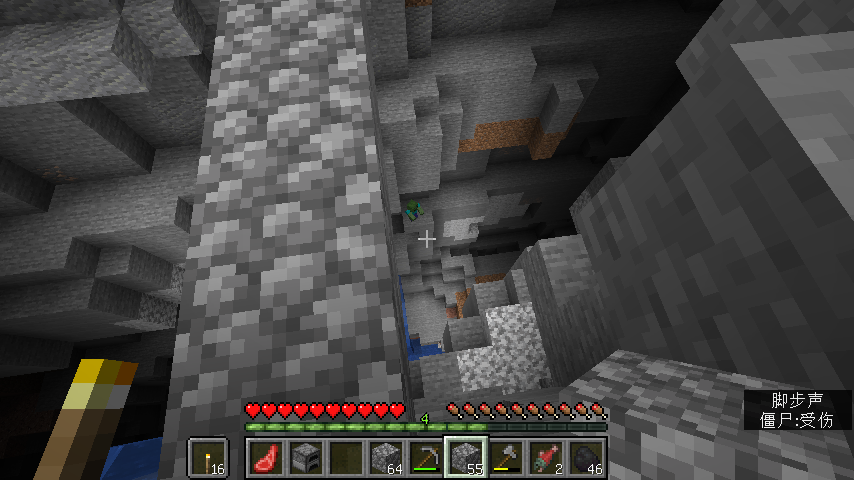Switch to the stone axe slot
The height and width of the screenshot is (480, 854).
click(x=505, y=459)
